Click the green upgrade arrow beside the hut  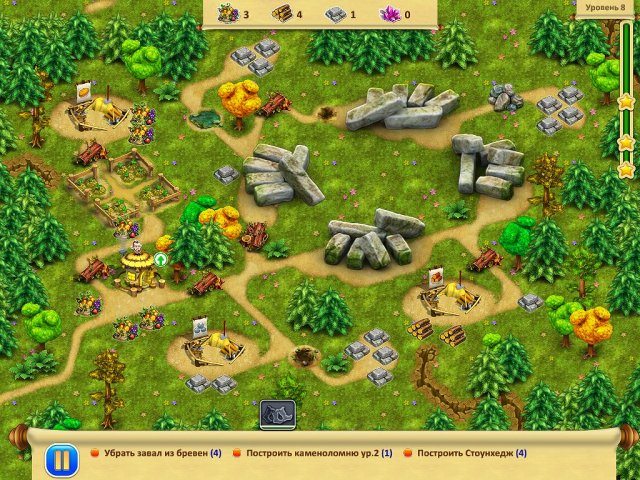pos(160,260)
